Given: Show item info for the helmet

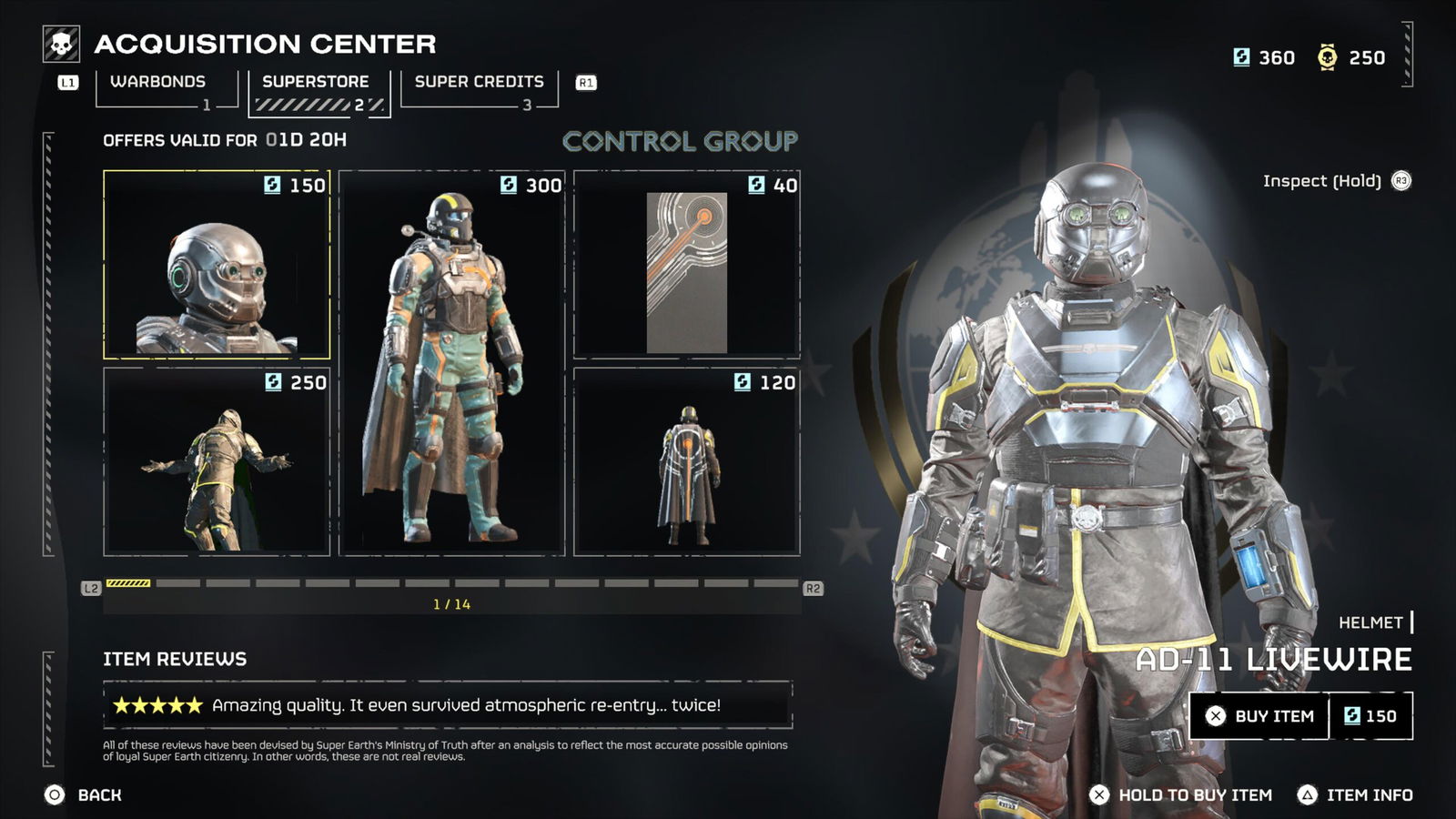Looking at the screenshot, I should point(1355,795).
